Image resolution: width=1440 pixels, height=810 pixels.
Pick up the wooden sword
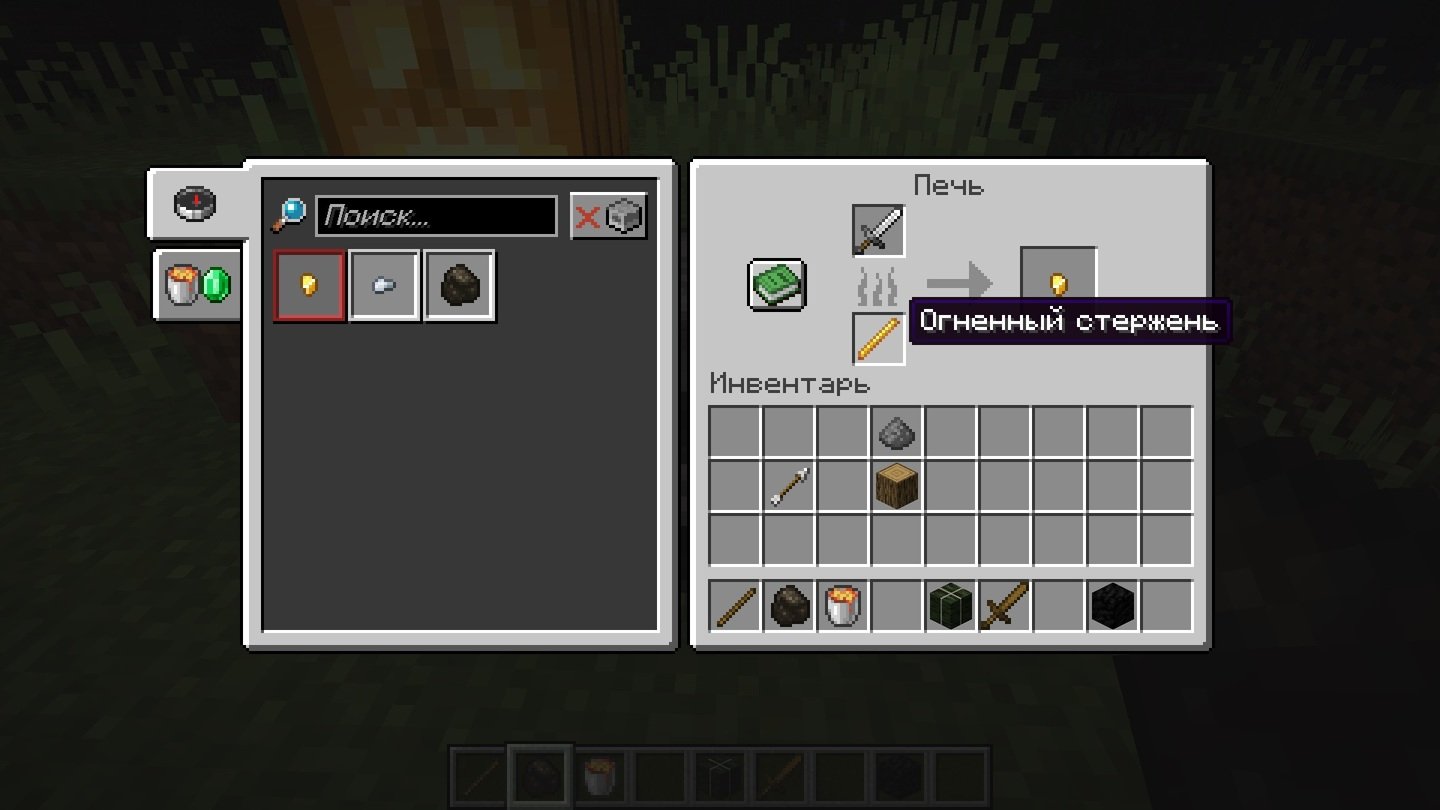pos(1005,606)
